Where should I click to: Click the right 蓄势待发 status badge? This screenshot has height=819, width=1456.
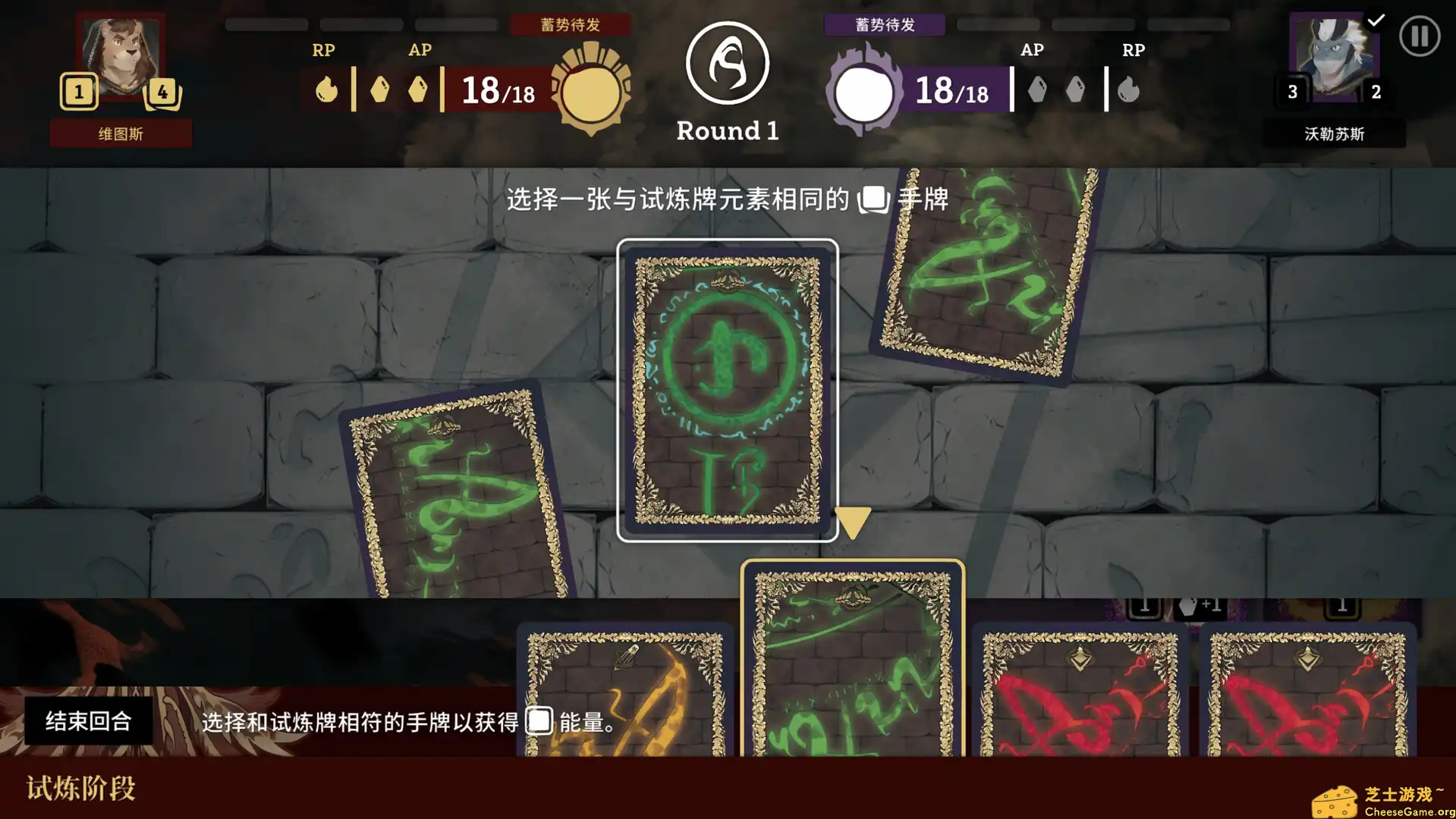[x=885, y=25]
